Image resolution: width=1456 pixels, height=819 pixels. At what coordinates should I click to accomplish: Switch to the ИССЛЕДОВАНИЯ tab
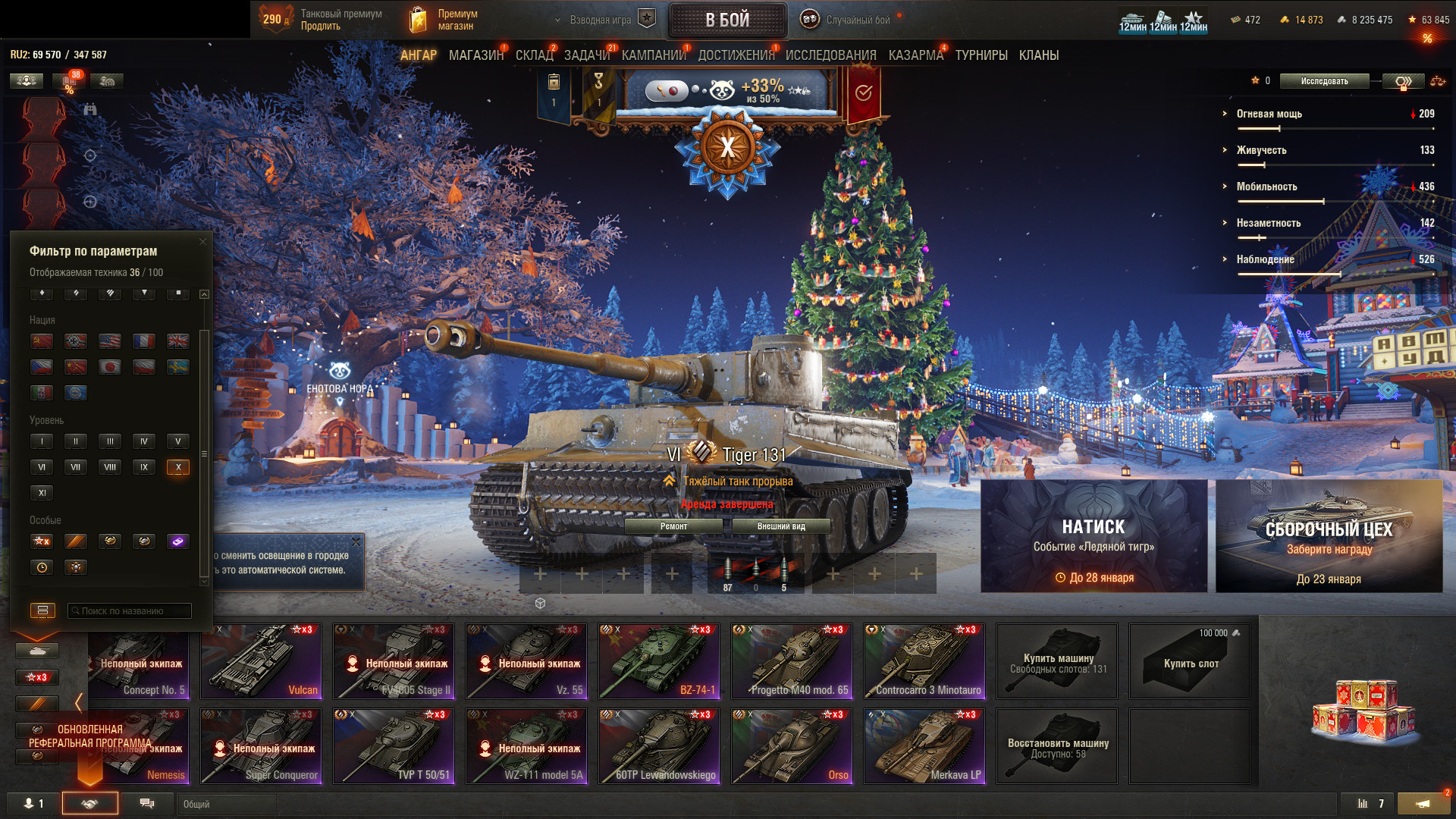point(830,55)
